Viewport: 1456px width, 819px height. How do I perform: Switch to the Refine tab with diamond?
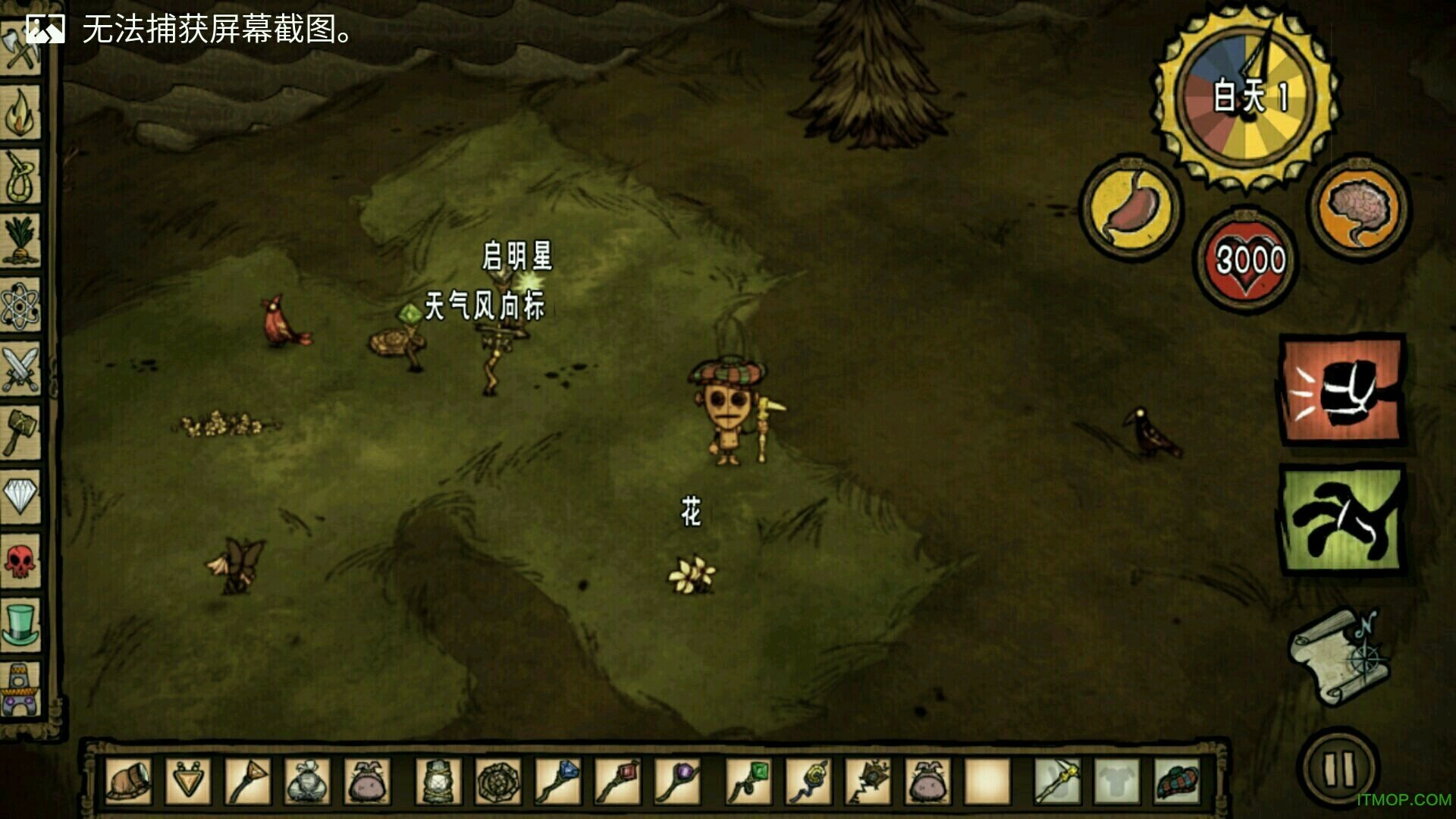[x=20, y=497]
